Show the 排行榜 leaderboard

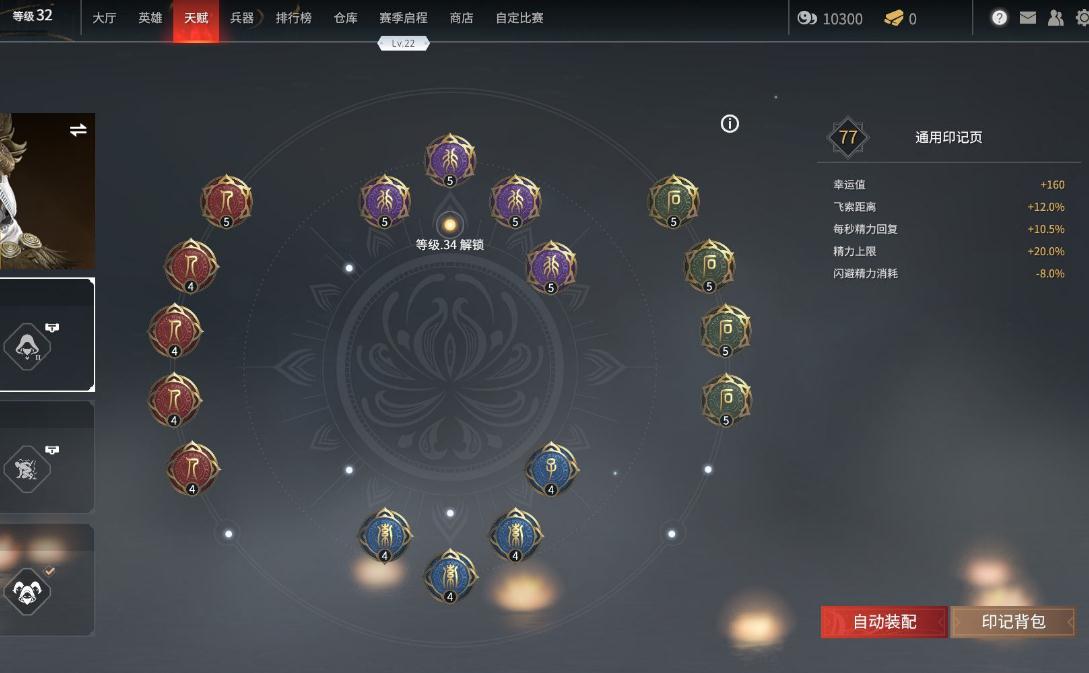293,18
